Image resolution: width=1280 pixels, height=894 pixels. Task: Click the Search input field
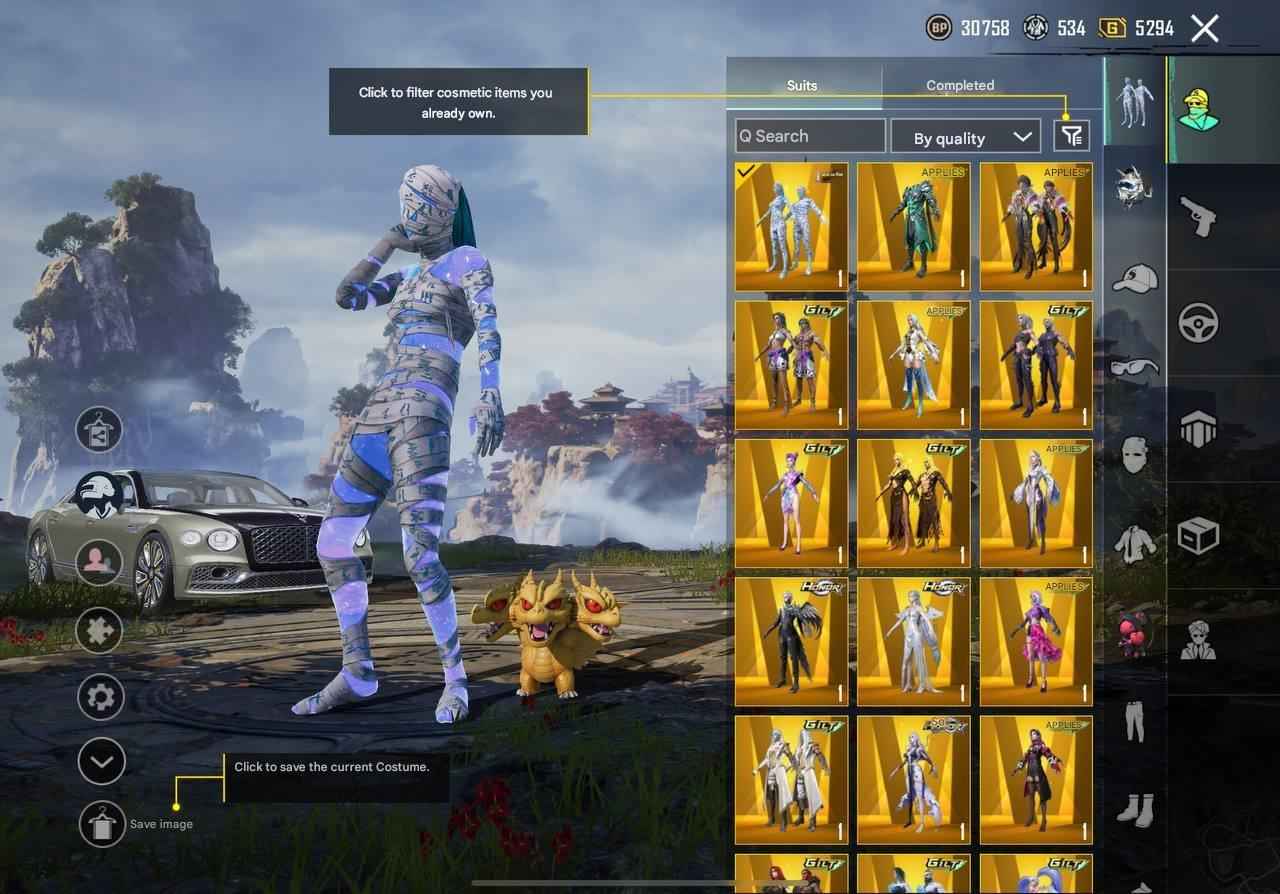point(808,135)
